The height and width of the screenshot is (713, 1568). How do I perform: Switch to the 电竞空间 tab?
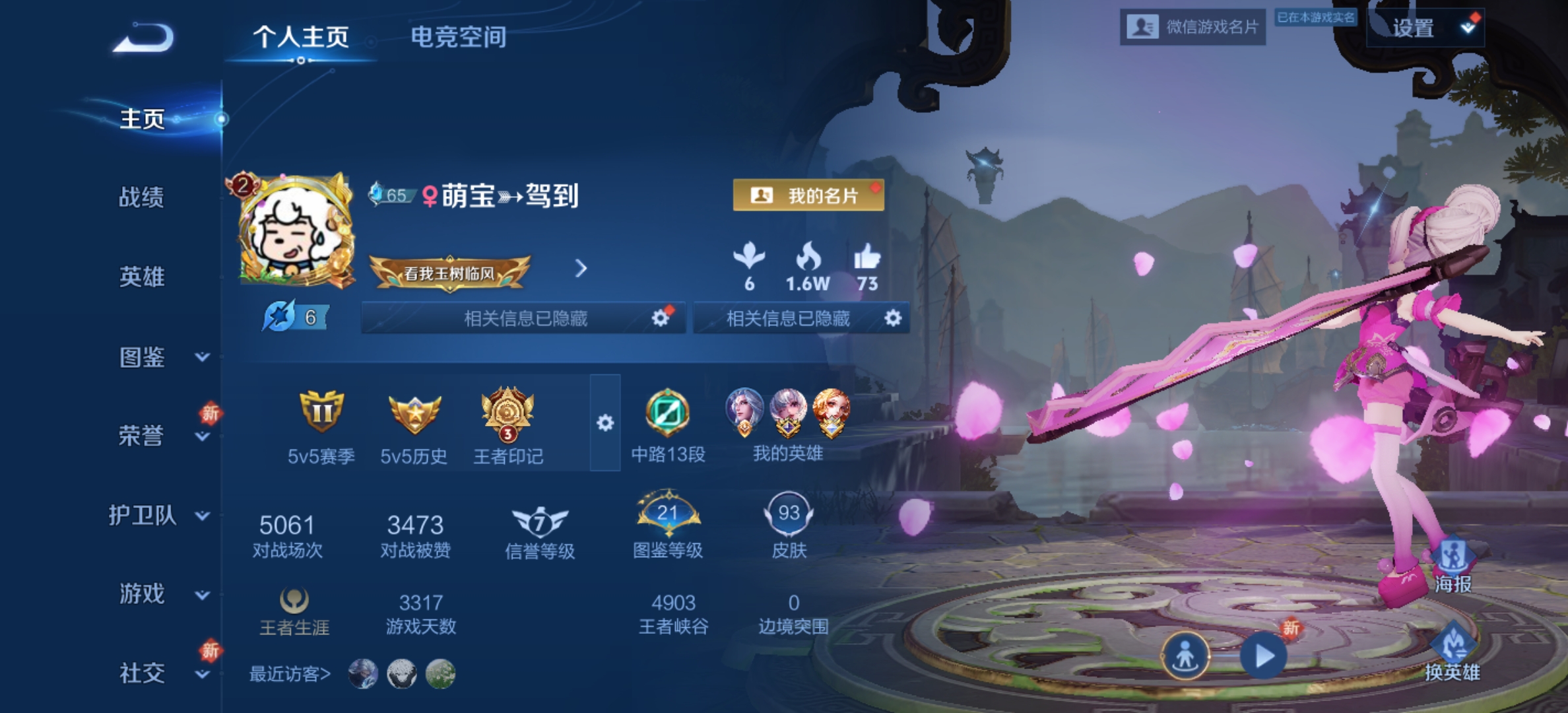[458, 37]
